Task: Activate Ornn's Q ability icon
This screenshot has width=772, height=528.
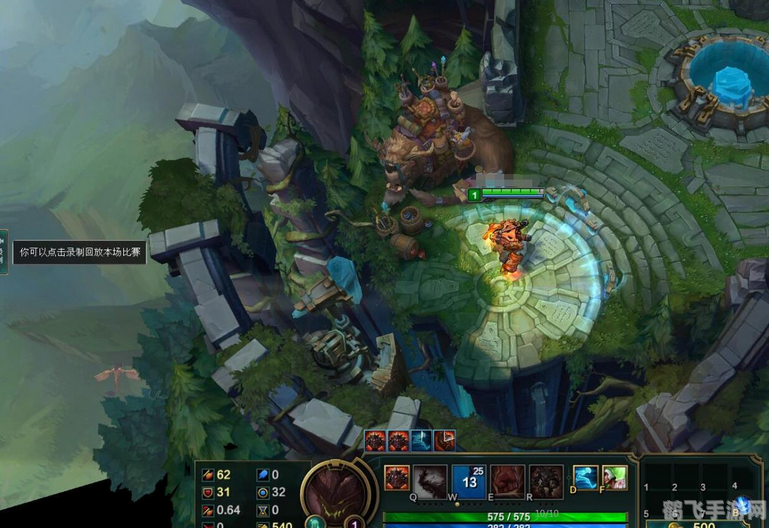Action: tap(431, 482)
